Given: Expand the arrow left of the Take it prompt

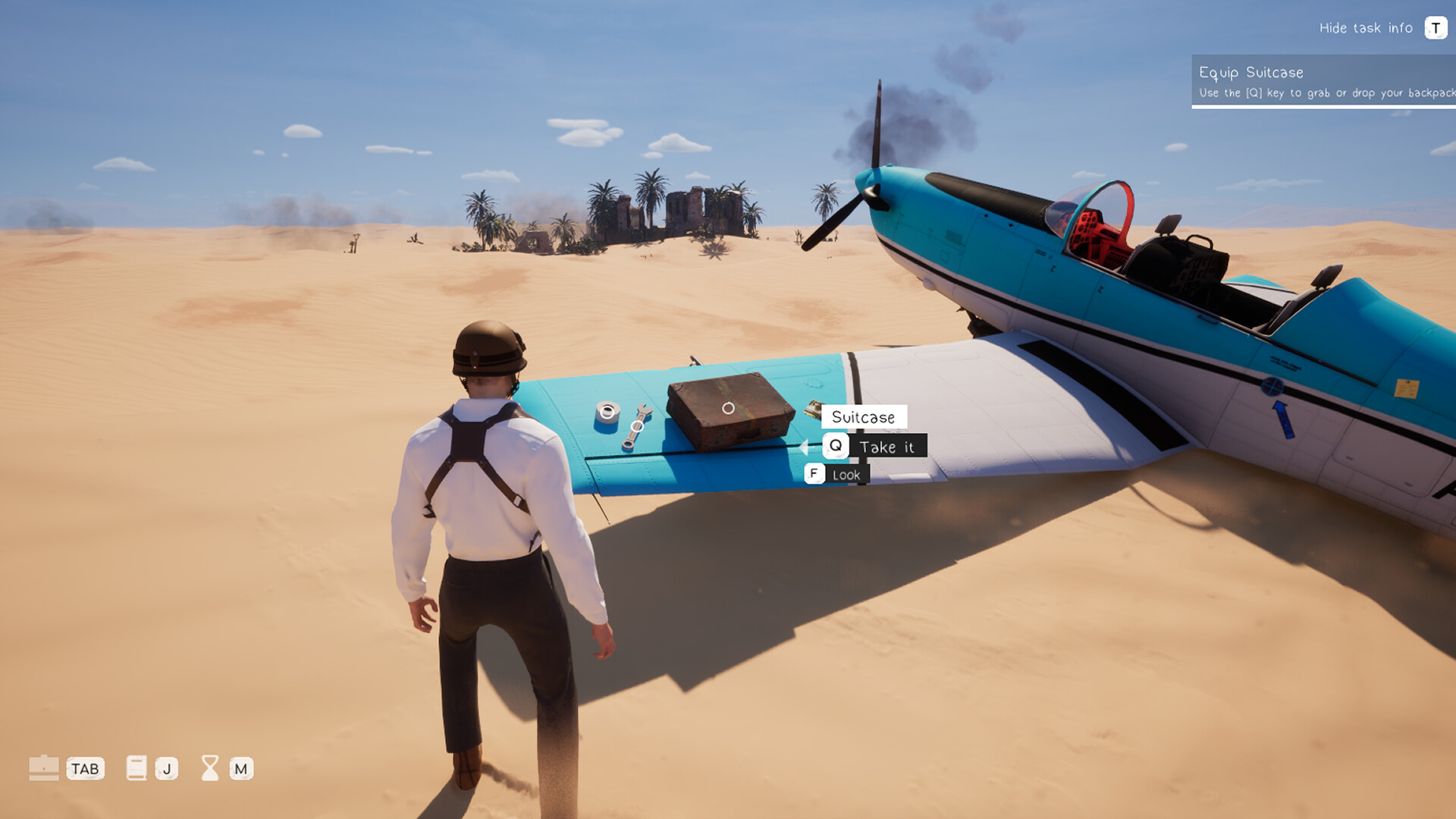Looking at the screenshot, I should (x=803, y=446).
